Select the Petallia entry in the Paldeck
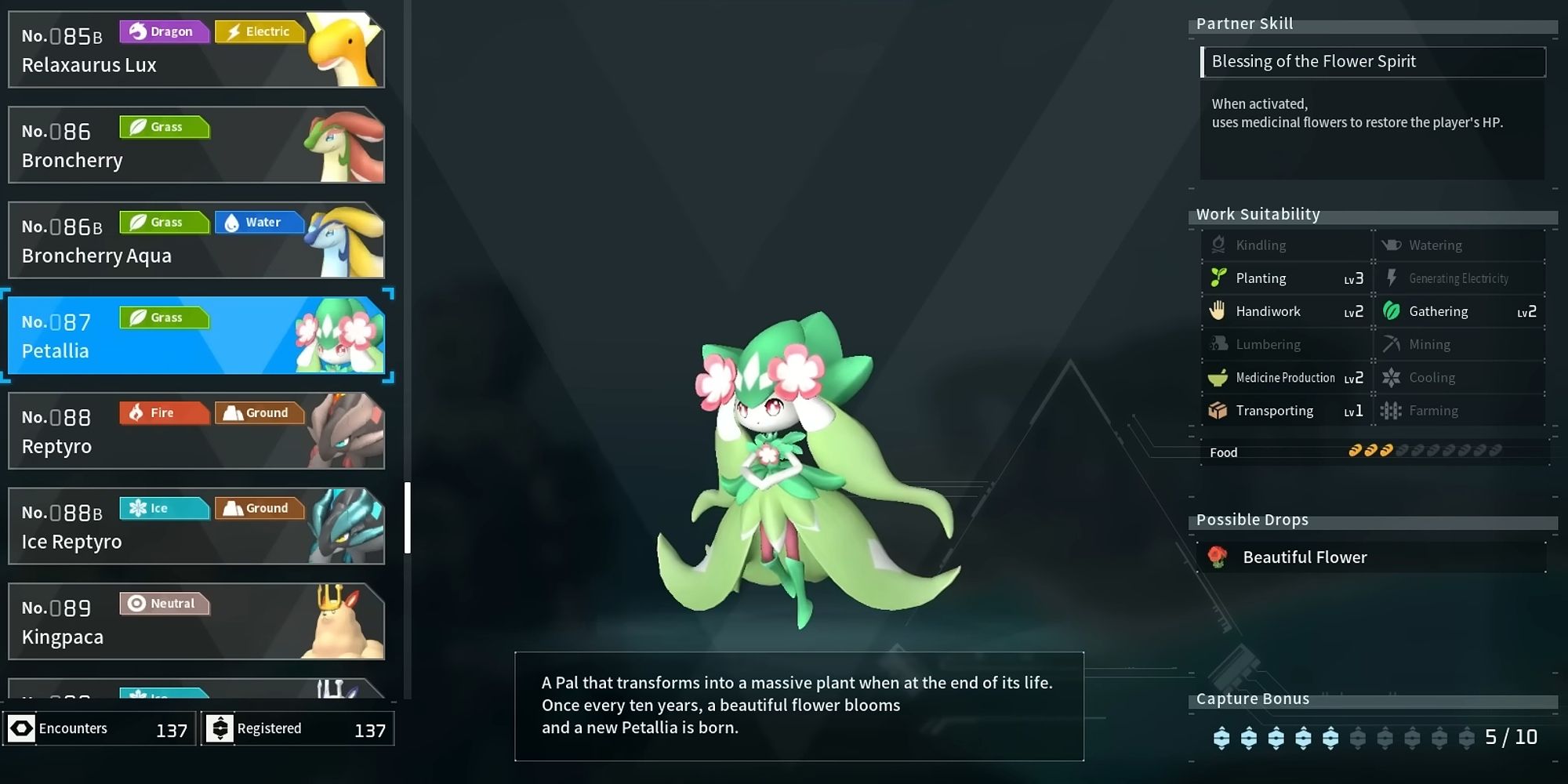The width and height of the screenshot is (1568, 784). click(x=196, y=336)
